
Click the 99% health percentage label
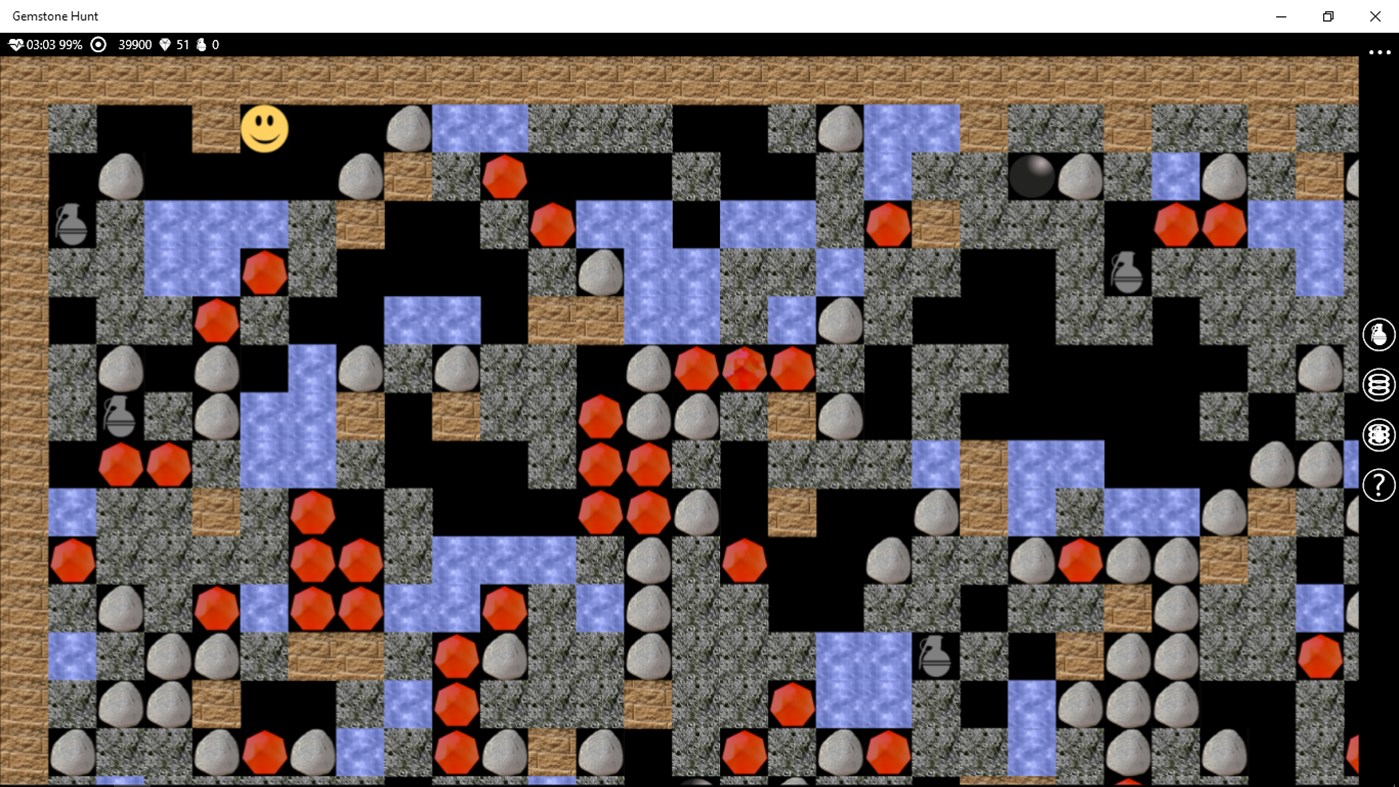coord(71,44)
